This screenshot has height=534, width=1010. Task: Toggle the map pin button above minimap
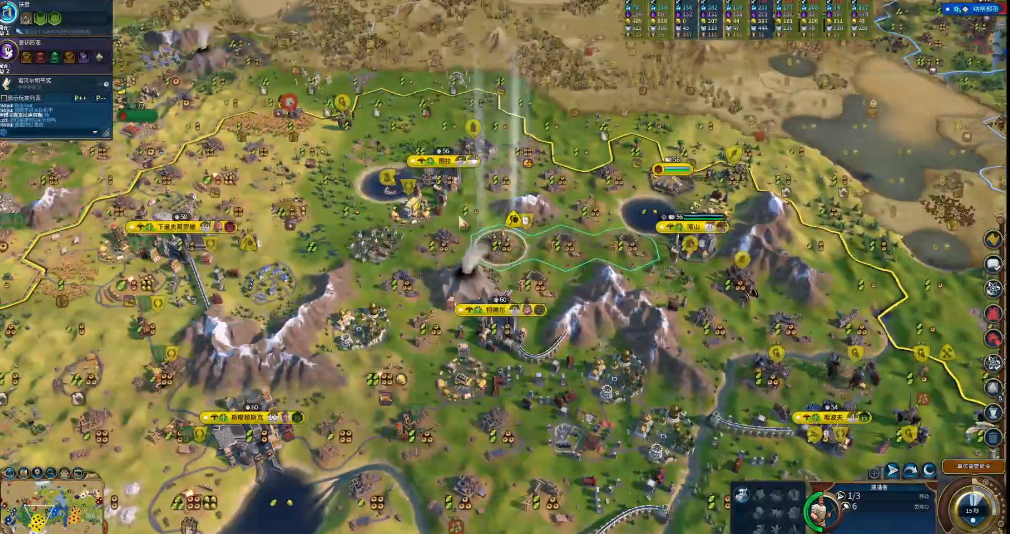point(39,473)
